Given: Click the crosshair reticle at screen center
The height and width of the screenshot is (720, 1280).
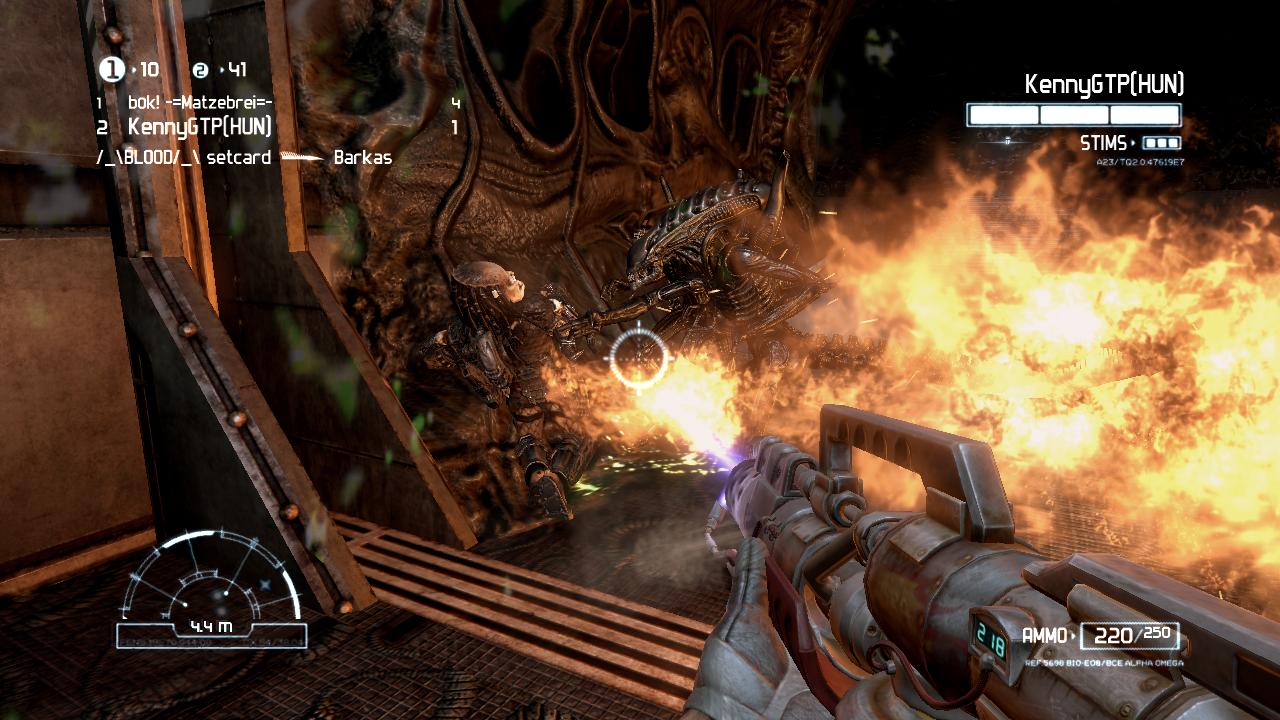Looking at the screenshot, I should 637,358.
